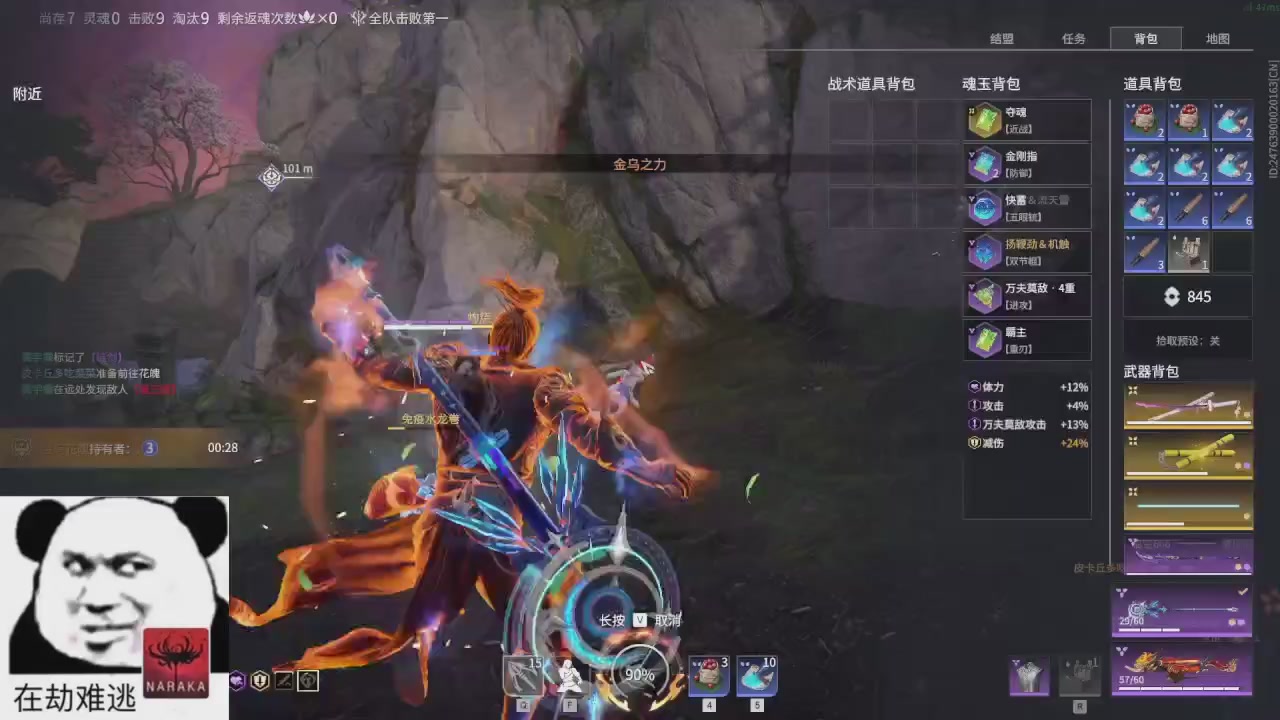
Task: Switch to the 地图 map tab
Action: (x=1217, y=39)
